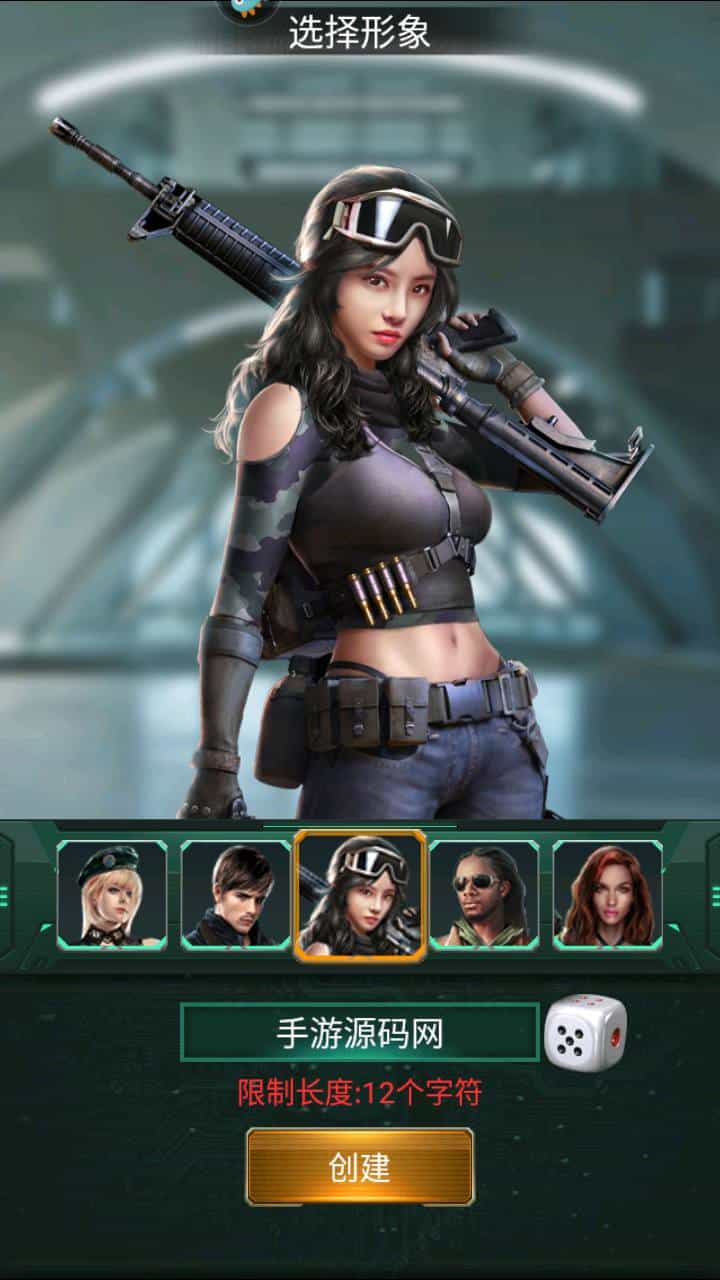Select the blonde beret woman portrait
Viewport: 720px width, 1280px height.
(112, 895)
